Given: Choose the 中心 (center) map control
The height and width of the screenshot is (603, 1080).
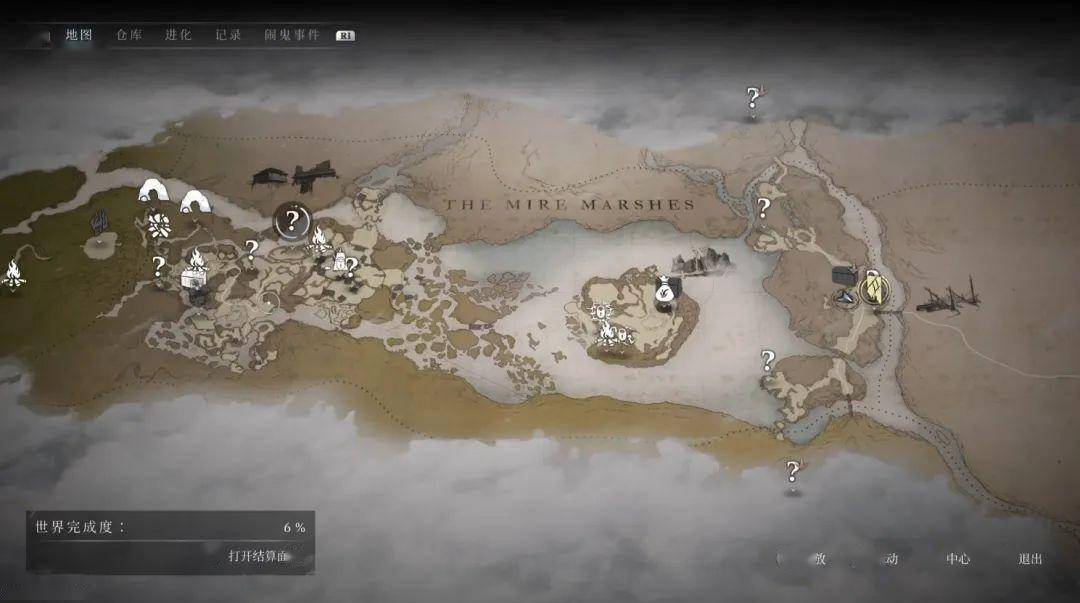Looking at the screenshot, I should pos(958,559).
